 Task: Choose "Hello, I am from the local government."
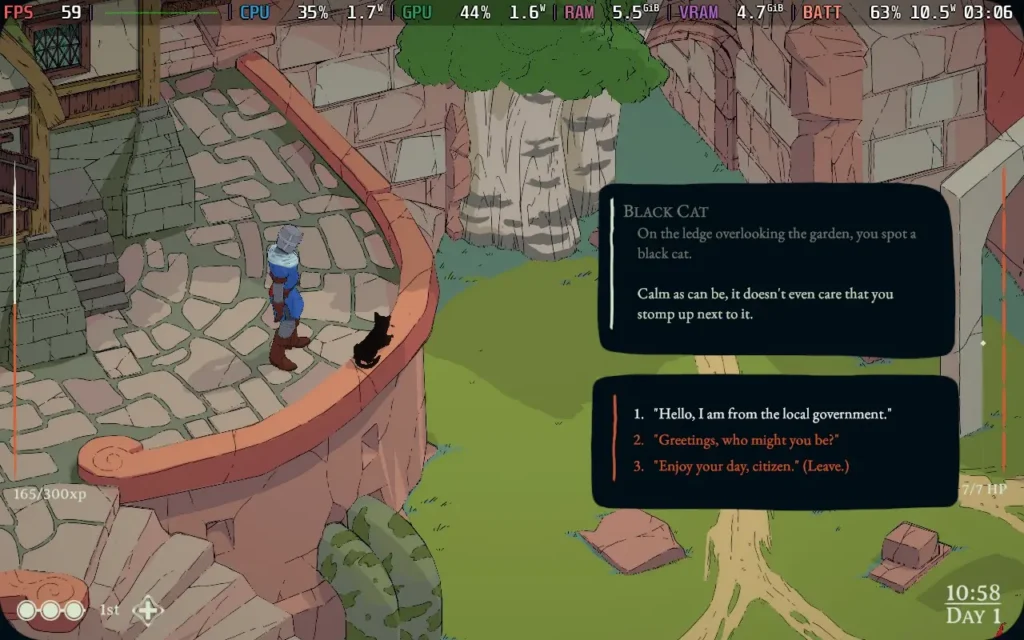pos(771,414)
